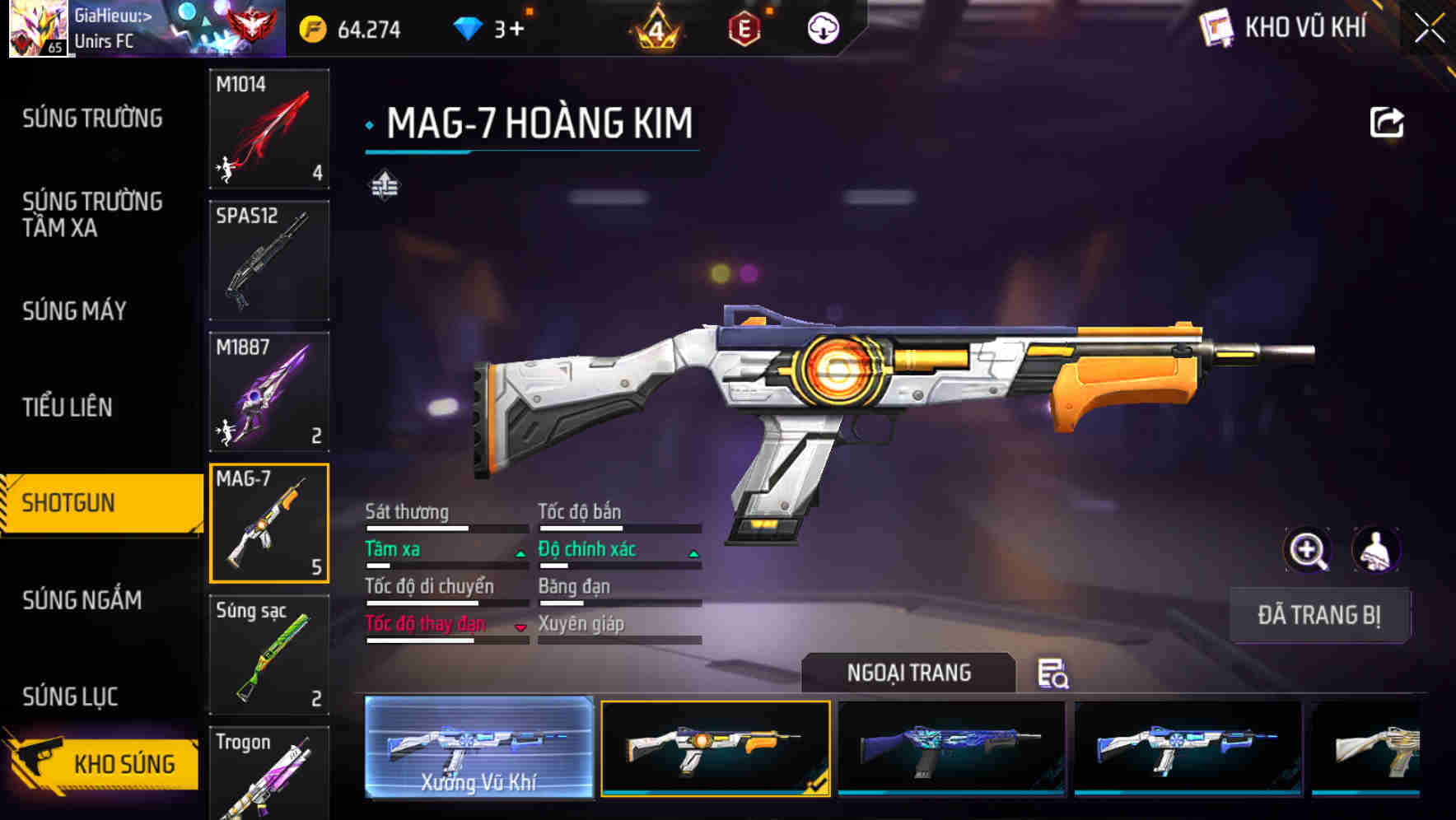The height and width of the screenshot is (820, 1456).
Task: Choose the M1887 weapon tile
Action: (269, 392)
